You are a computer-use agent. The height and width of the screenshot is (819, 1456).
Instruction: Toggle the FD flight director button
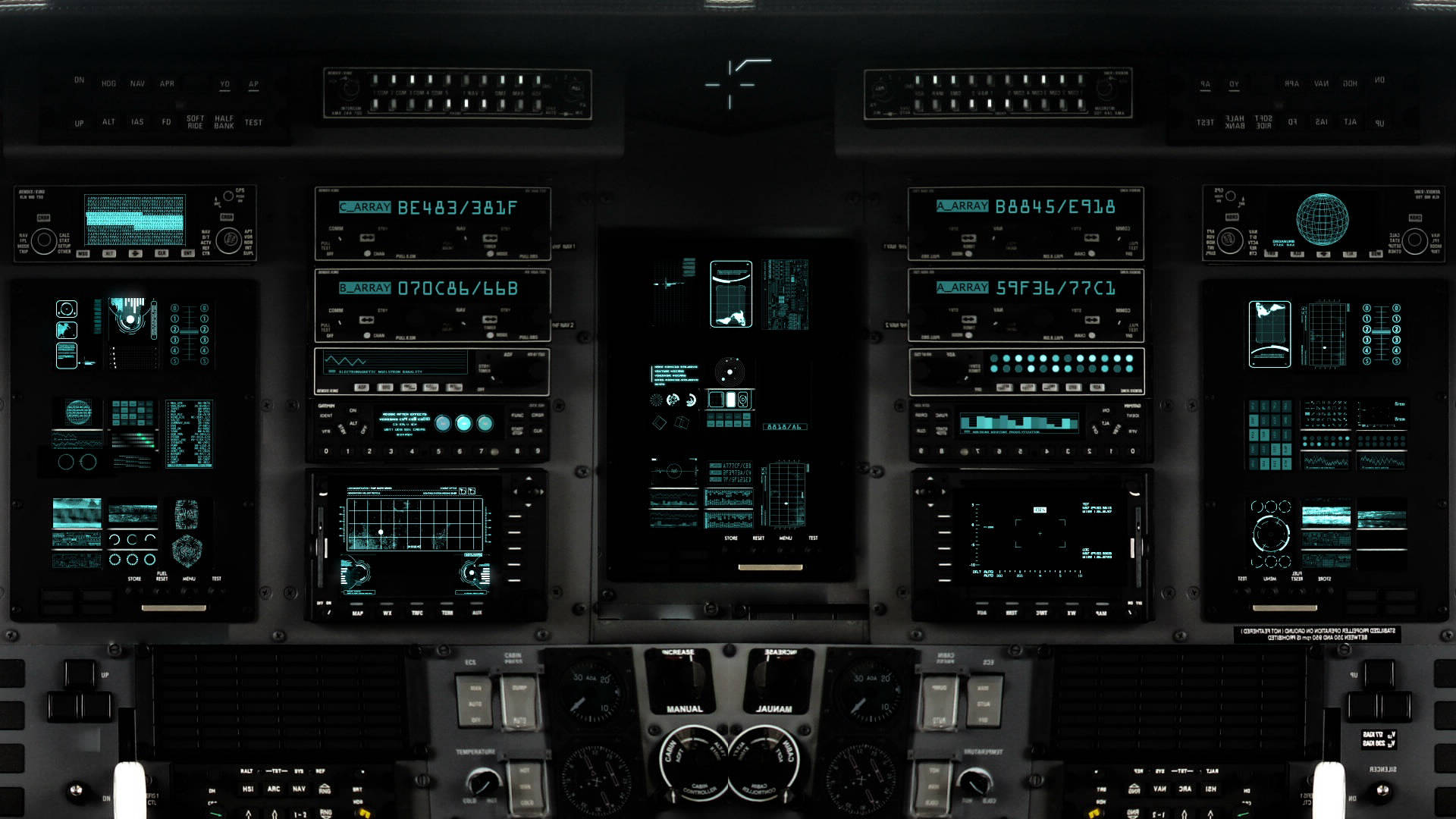[166, 122]
